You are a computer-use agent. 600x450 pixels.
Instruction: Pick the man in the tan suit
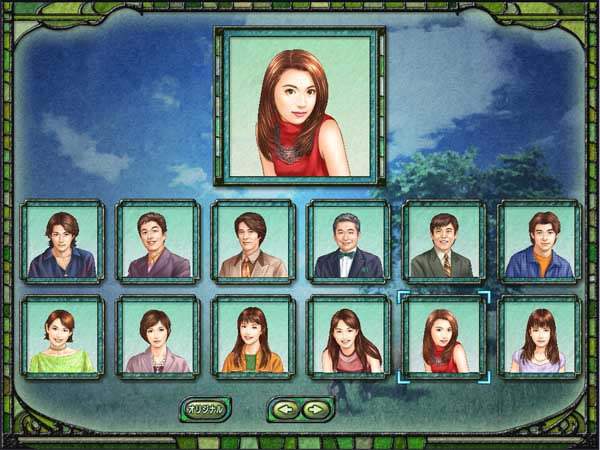coord(253,242)
